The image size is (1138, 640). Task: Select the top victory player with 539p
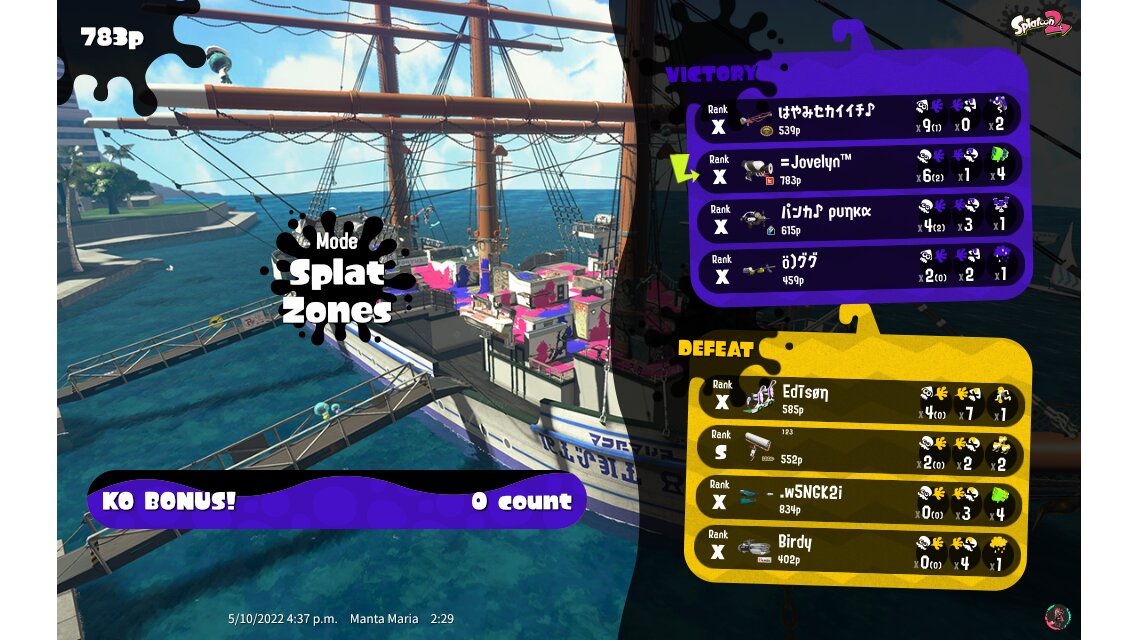coord(859,118)
